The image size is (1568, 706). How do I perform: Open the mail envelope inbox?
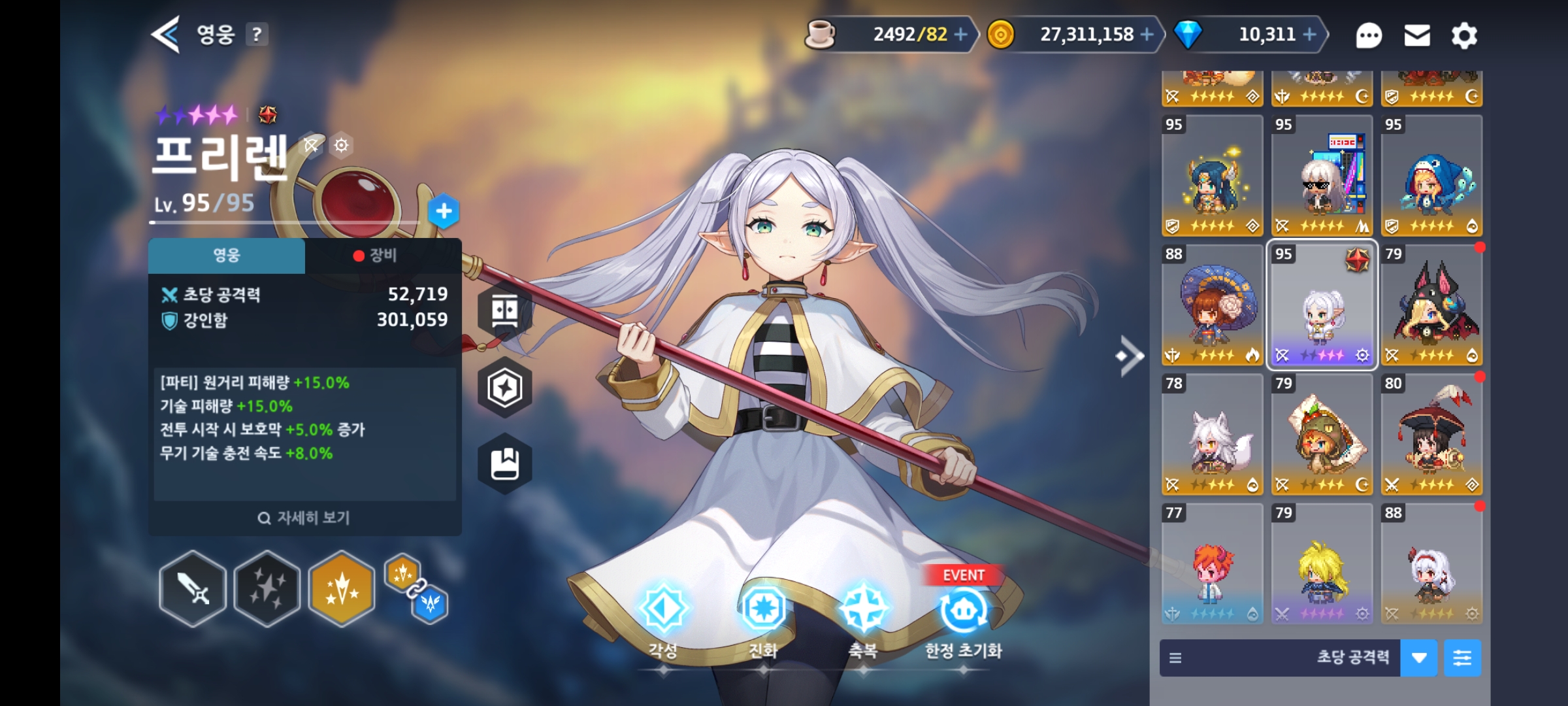coord(1417,36)
